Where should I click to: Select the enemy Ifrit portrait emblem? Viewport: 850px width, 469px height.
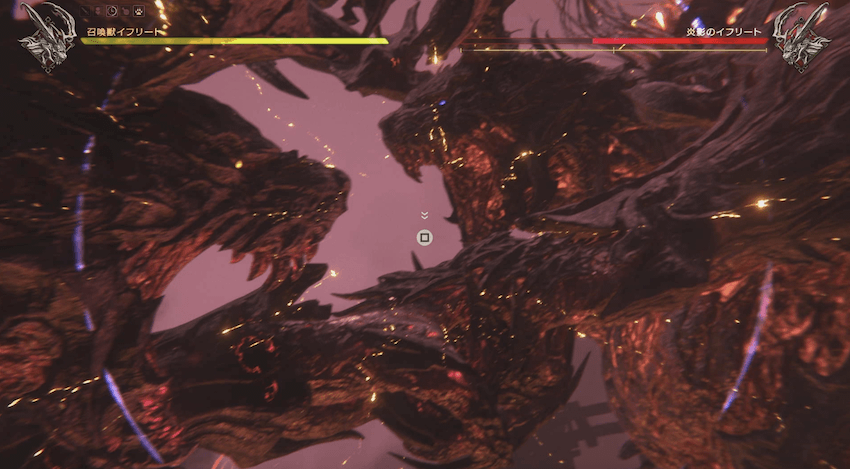tap(802, 38)
